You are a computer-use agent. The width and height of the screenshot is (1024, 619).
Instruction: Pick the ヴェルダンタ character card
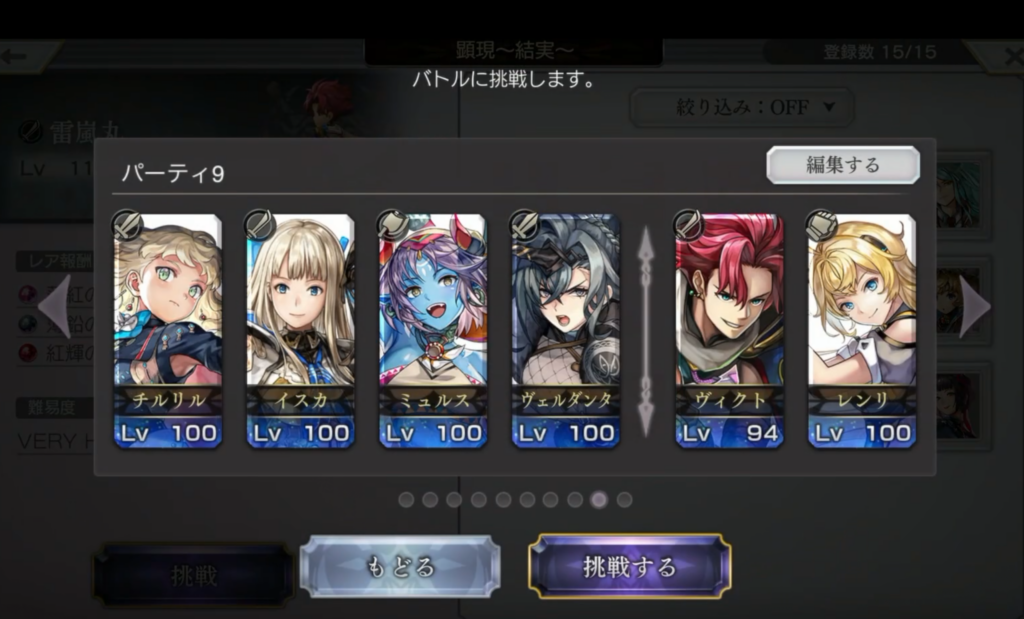click(x=565, y=330)
